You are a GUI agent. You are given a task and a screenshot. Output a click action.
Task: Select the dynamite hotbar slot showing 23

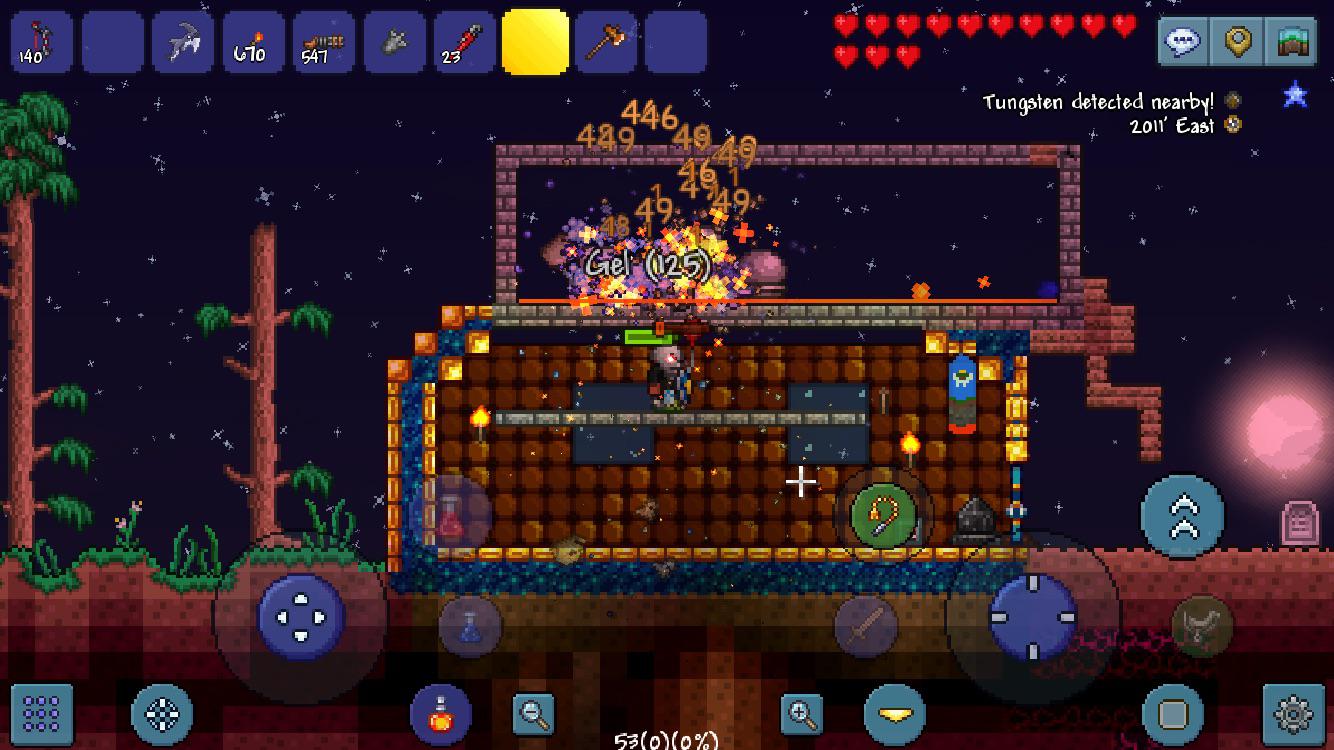click(465, 40)
